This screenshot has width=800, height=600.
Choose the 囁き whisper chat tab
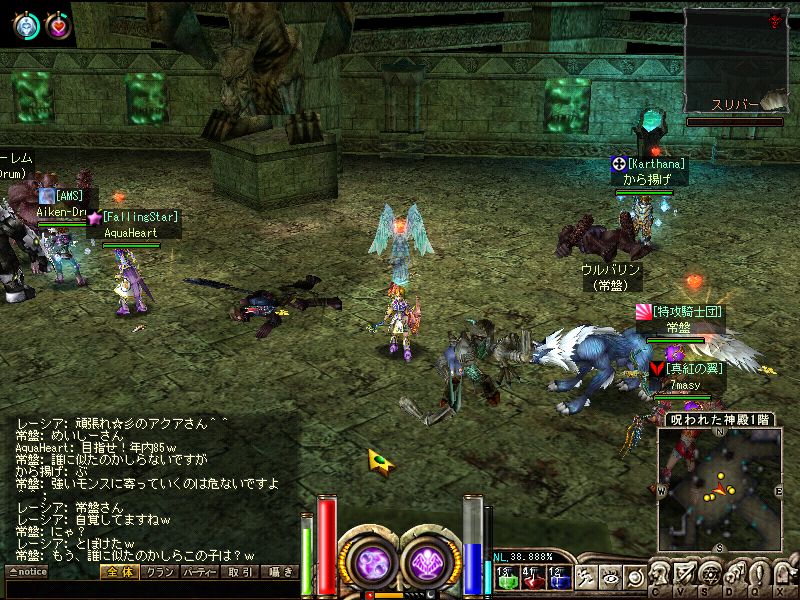(x=278, y=572)
